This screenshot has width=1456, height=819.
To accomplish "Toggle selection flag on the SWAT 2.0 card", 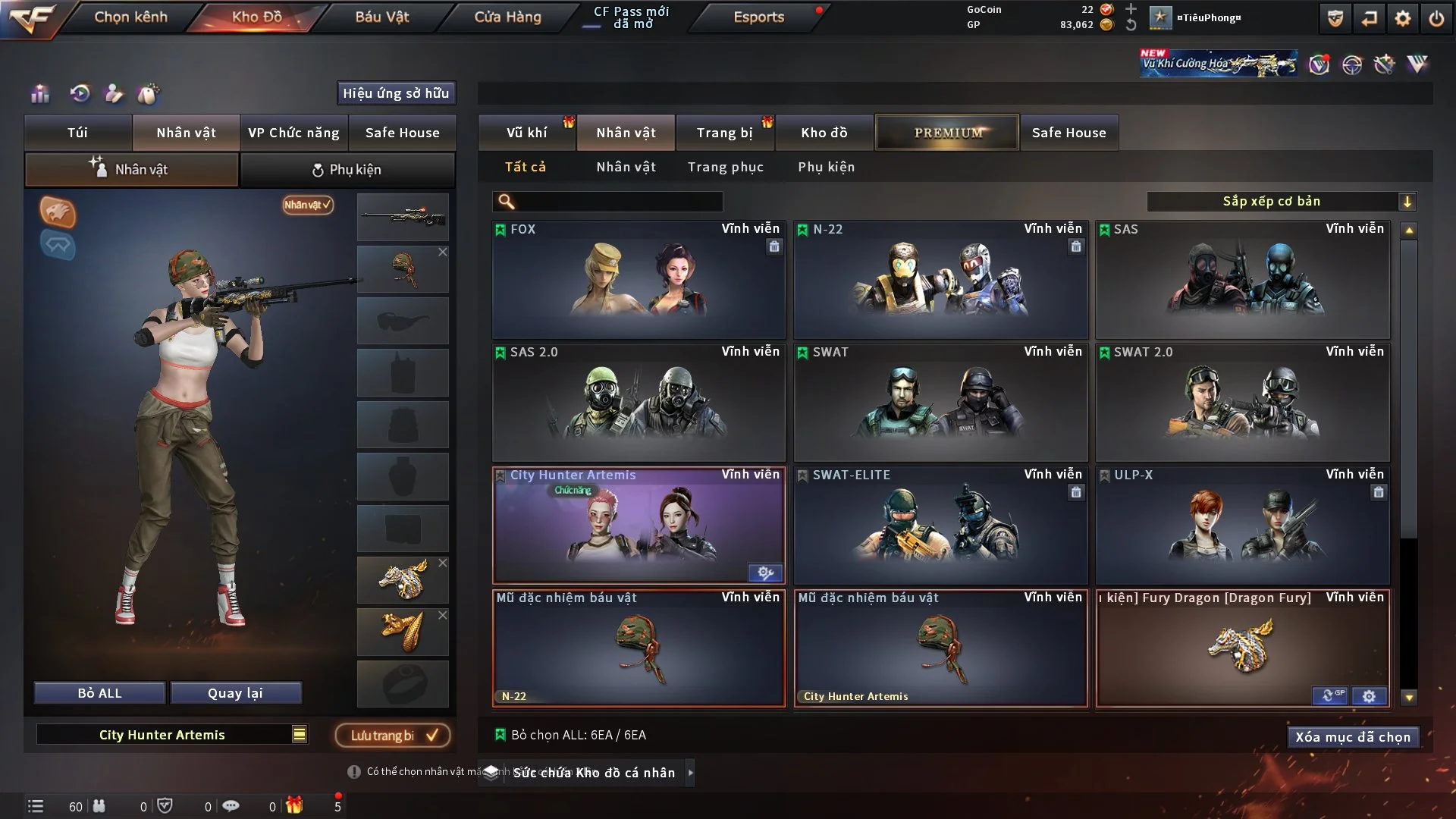I will 1105,352.
